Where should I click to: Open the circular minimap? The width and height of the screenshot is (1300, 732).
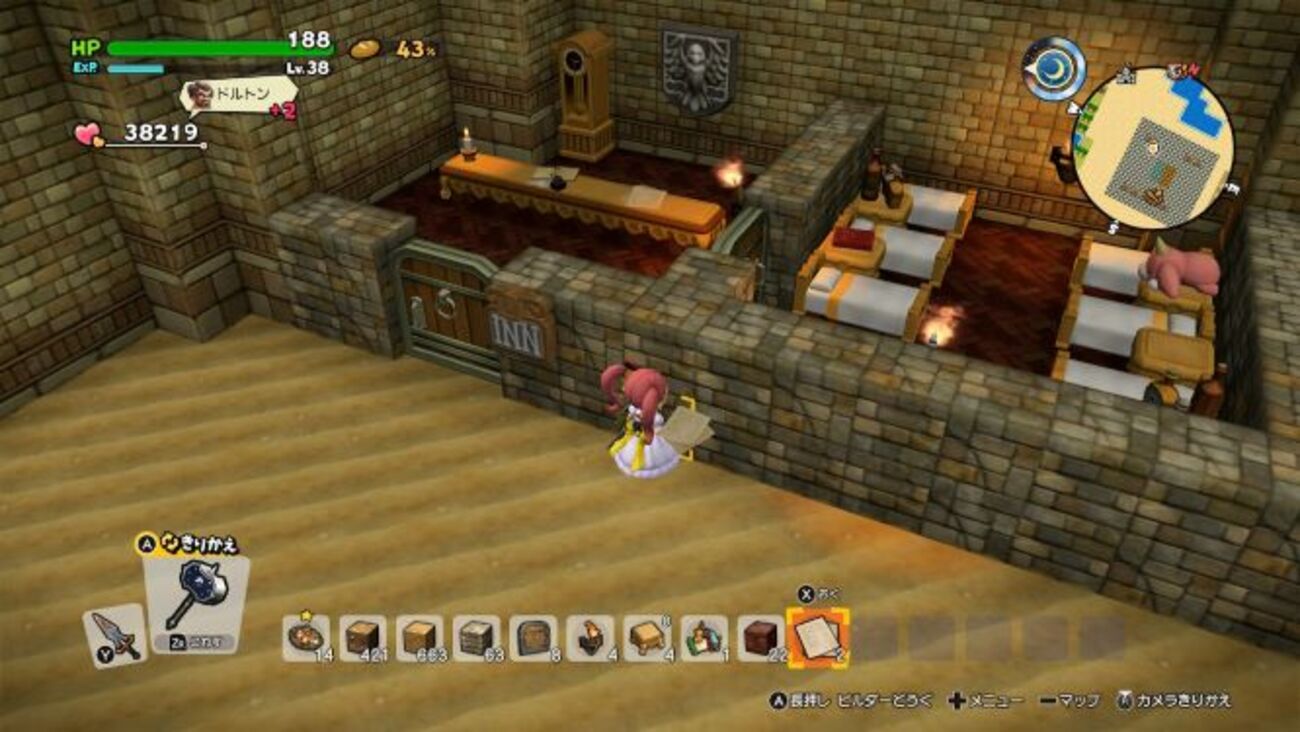(1152, 148)
